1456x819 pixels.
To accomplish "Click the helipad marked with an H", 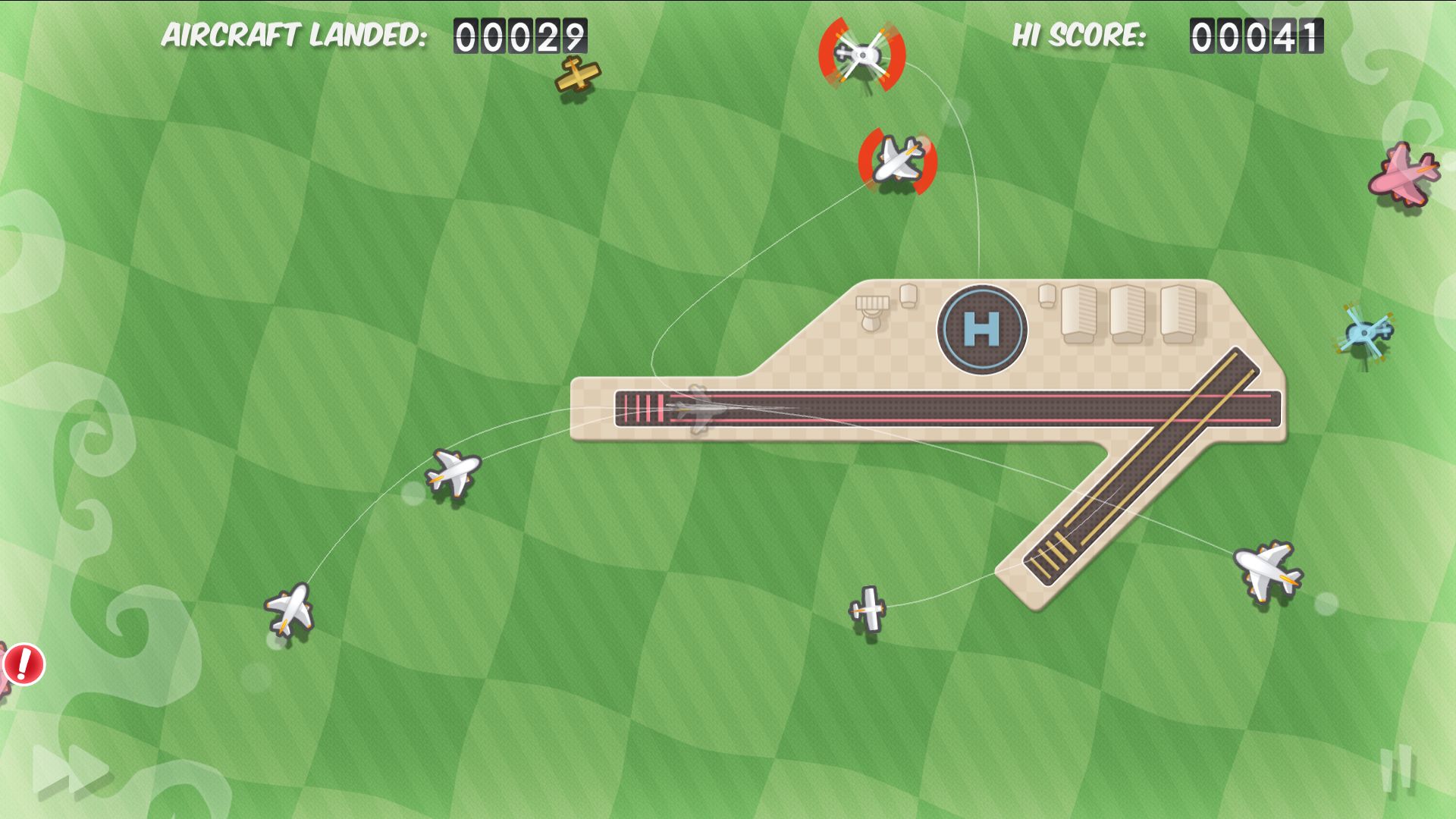I will coord(982,332).
